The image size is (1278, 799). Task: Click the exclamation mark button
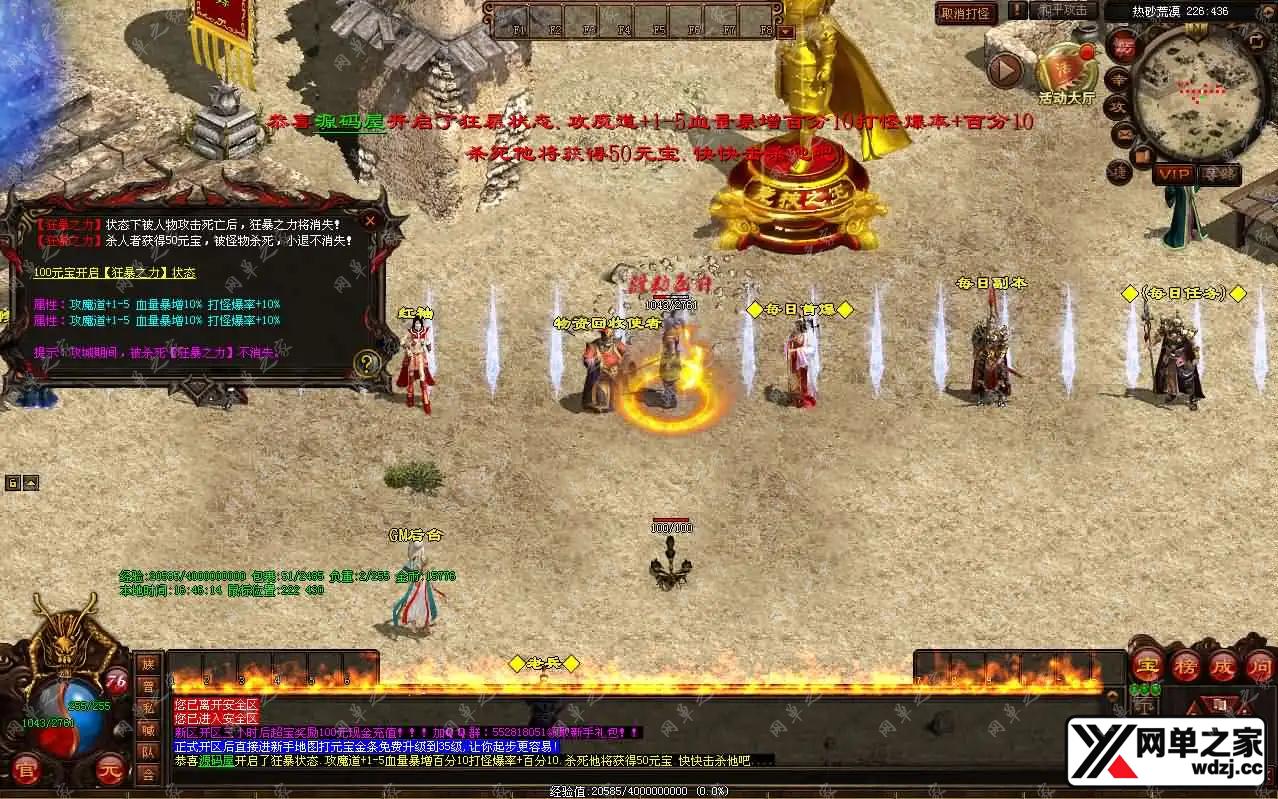click(x=1017, y=11)
